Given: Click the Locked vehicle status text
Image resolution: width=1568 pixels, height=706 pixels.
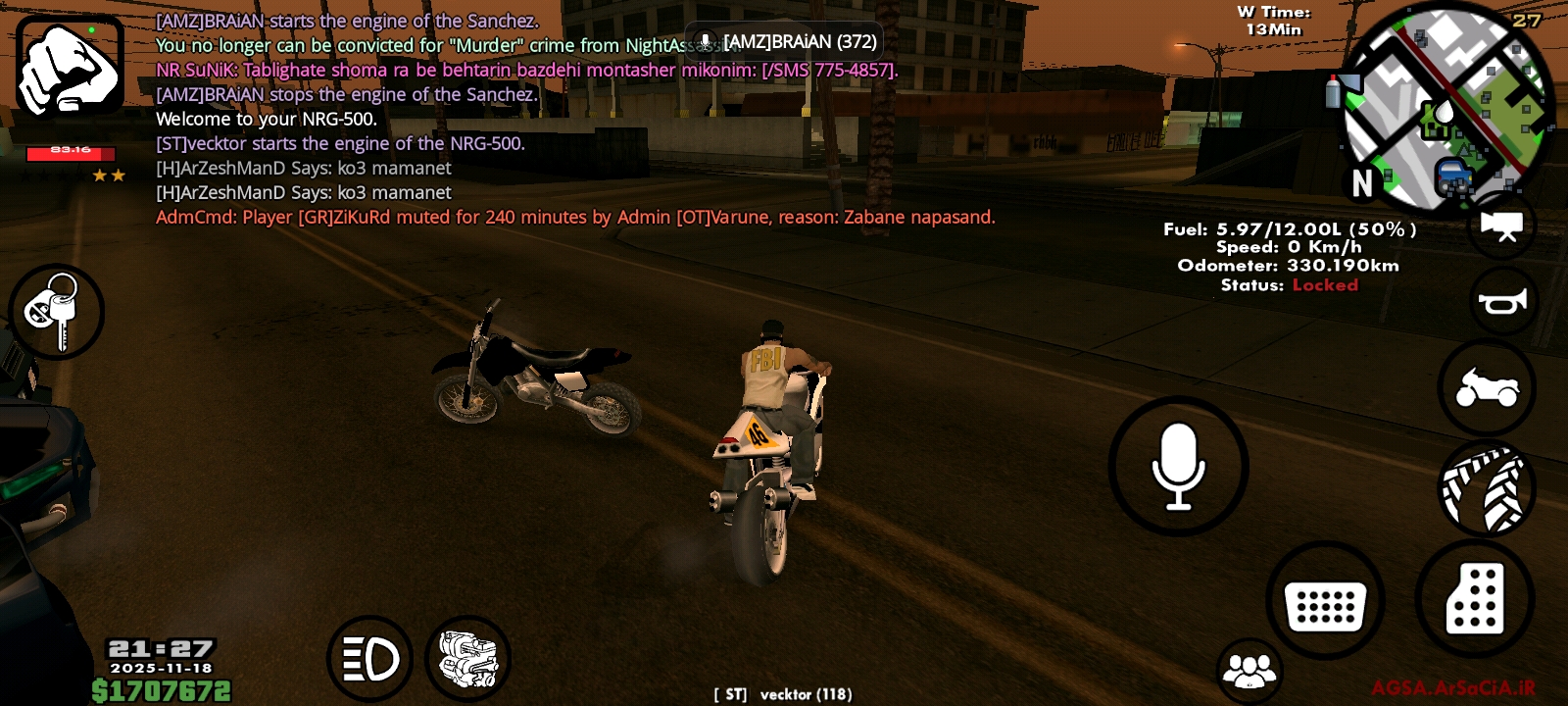Looking at the screenshot, I should (x=1328, y=284).
